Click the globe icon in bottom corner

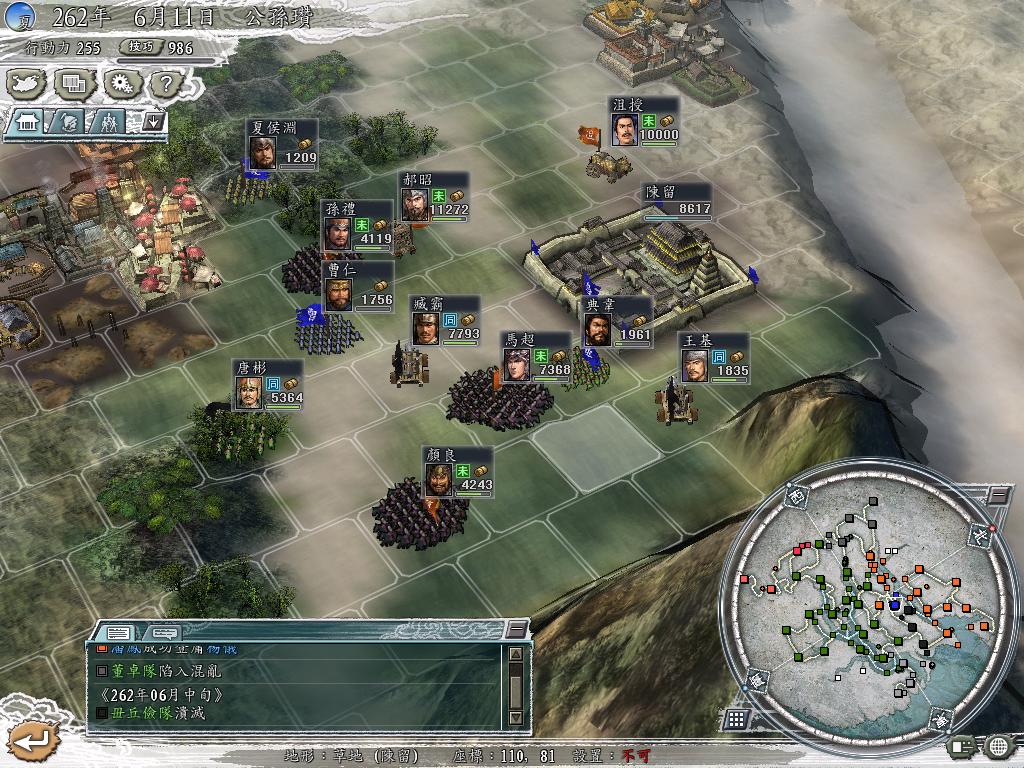pos(998,746)
